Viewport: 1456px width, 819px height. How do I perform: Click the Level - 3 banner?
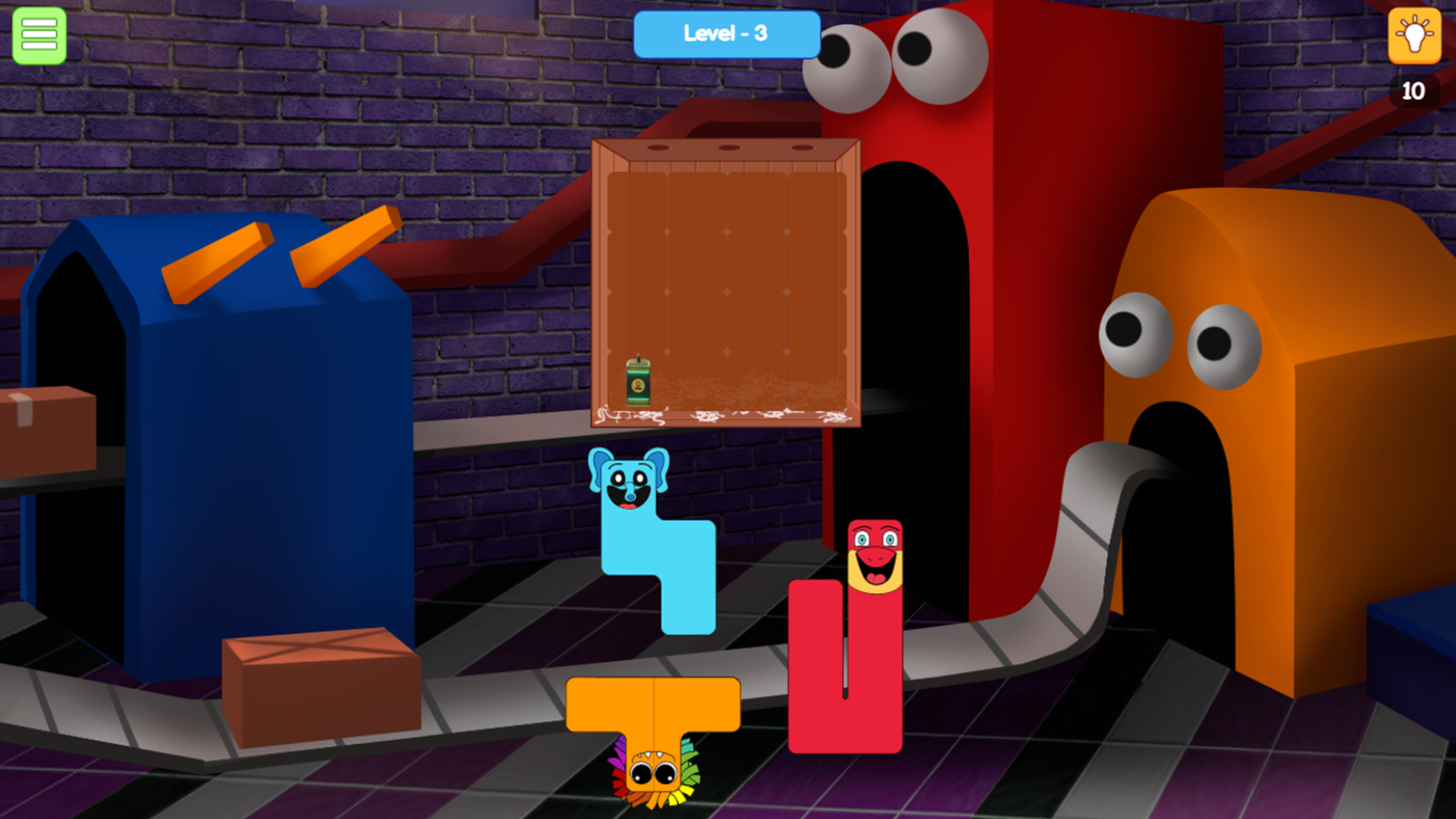coord(726,34)
